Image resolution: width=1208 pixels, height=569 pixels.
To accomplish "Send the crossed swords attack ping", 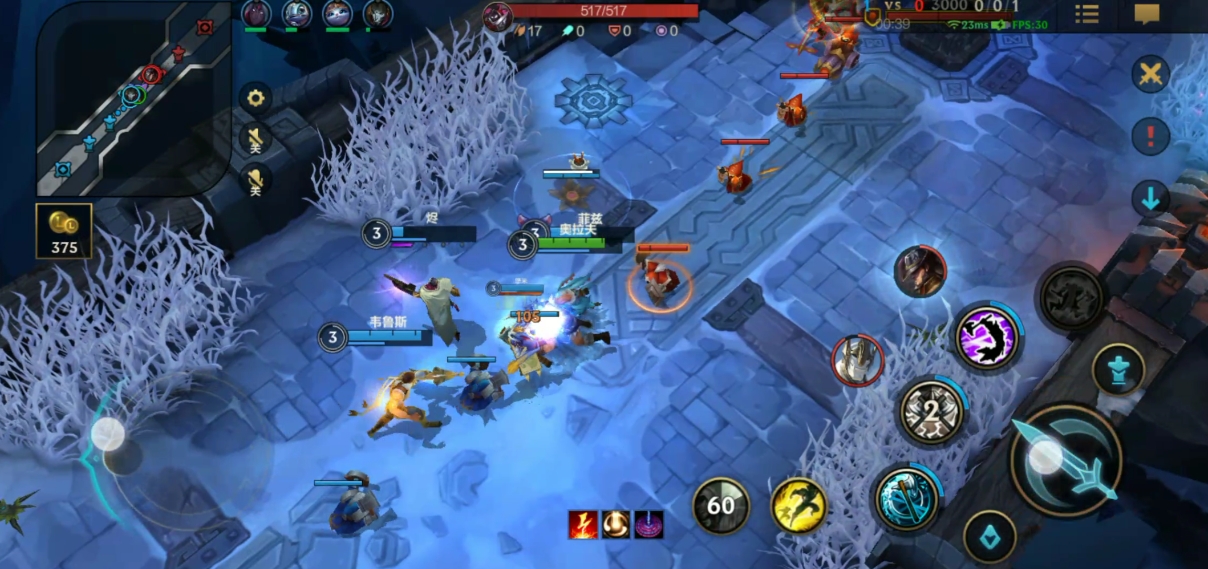I will (x=1151, y=74).
